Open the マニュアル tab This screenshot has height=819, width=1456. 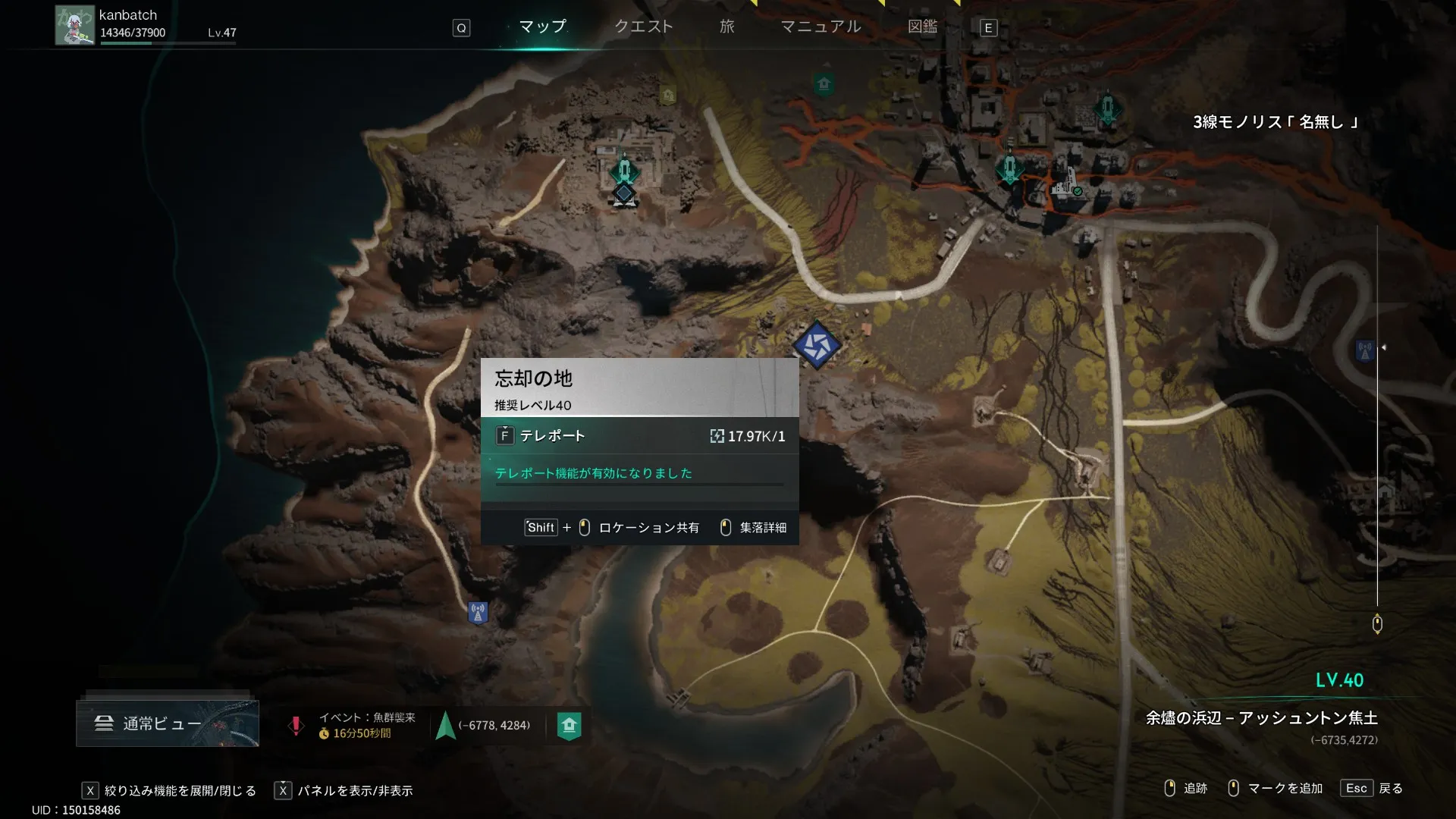coord(821,27)
